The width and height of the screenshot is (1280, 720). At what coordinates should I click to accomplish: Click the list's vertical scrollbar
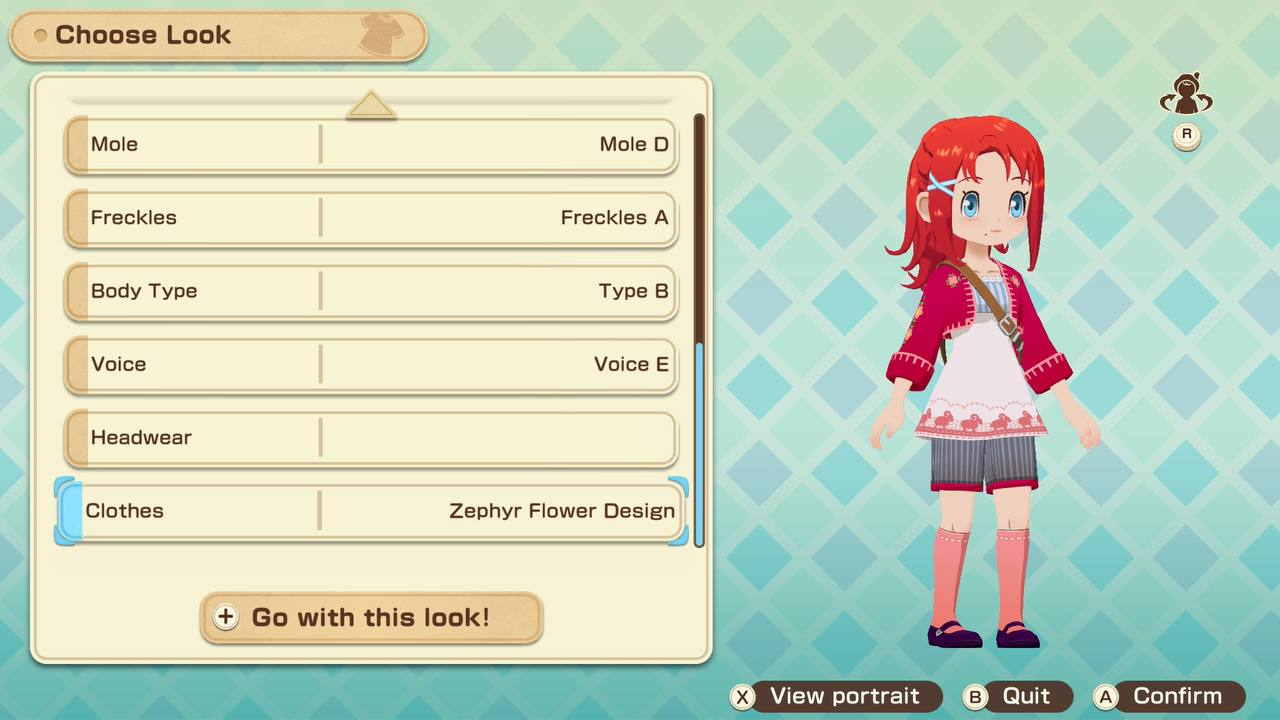click(x=699, y=330)
